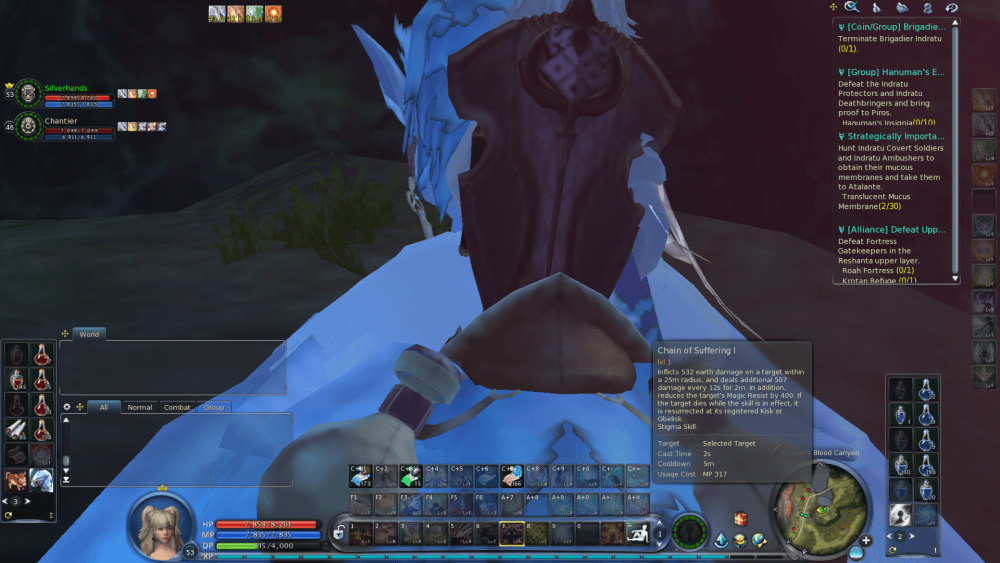Select the Group chat tab
Image resolution: width=1000 pixels, height=563 pixels.
click(x=213, y=407)
